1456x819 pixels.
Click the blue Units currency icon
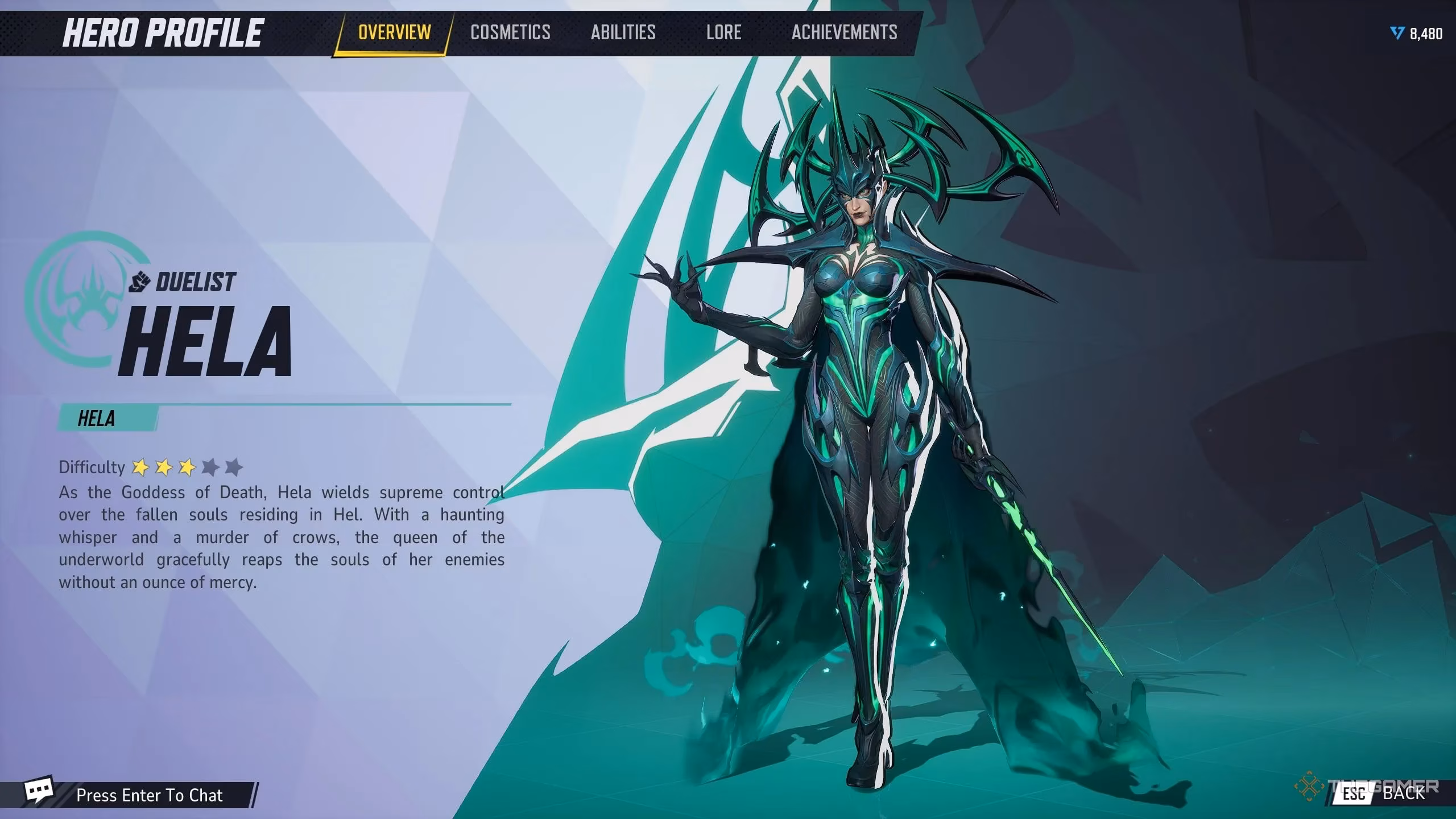1397,34
